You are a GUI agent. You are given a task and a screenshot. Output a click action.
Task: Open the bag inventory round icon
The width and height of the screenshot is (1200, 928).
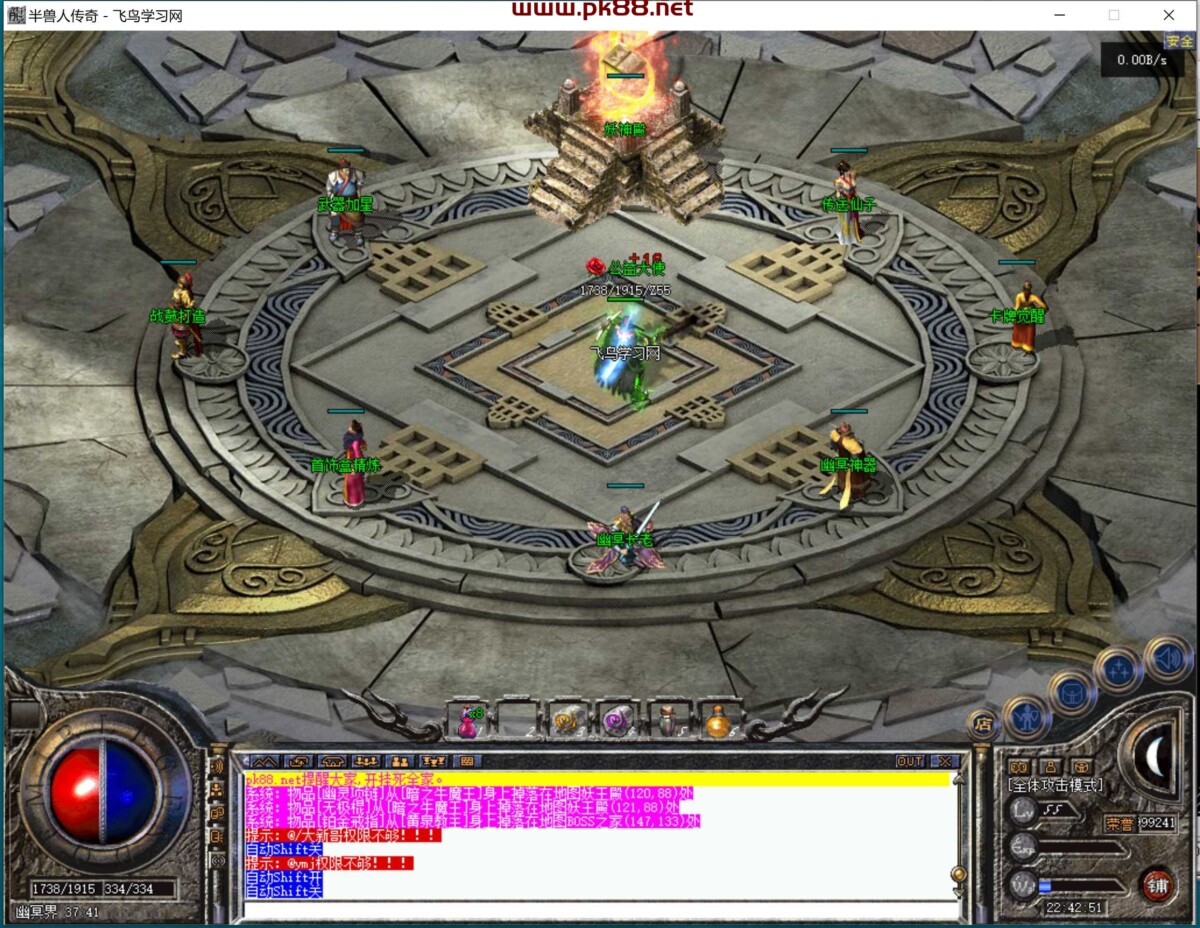[1071, 692]
